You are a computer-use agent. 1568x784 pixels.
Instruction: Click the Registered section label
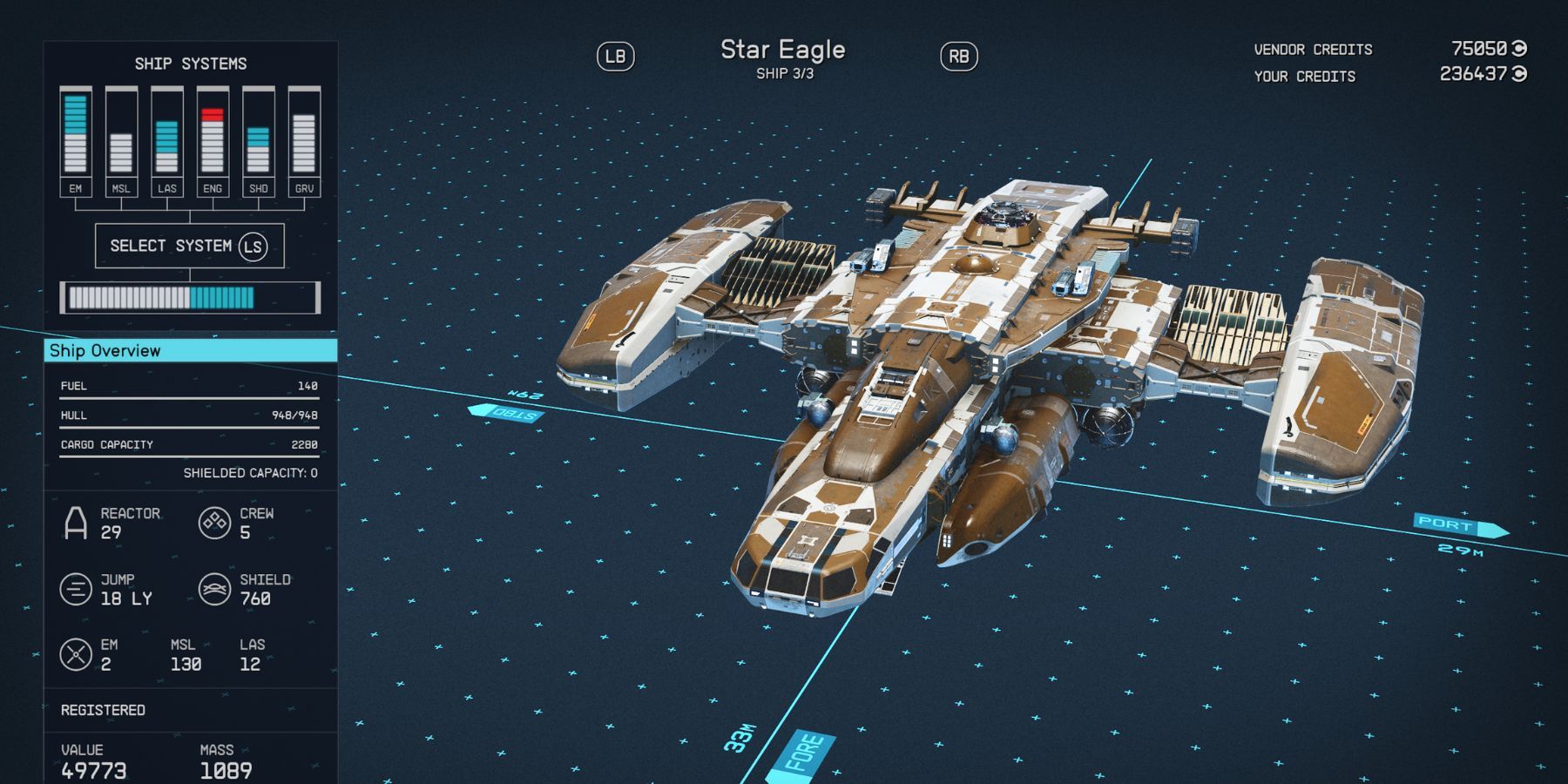point(102,710)
